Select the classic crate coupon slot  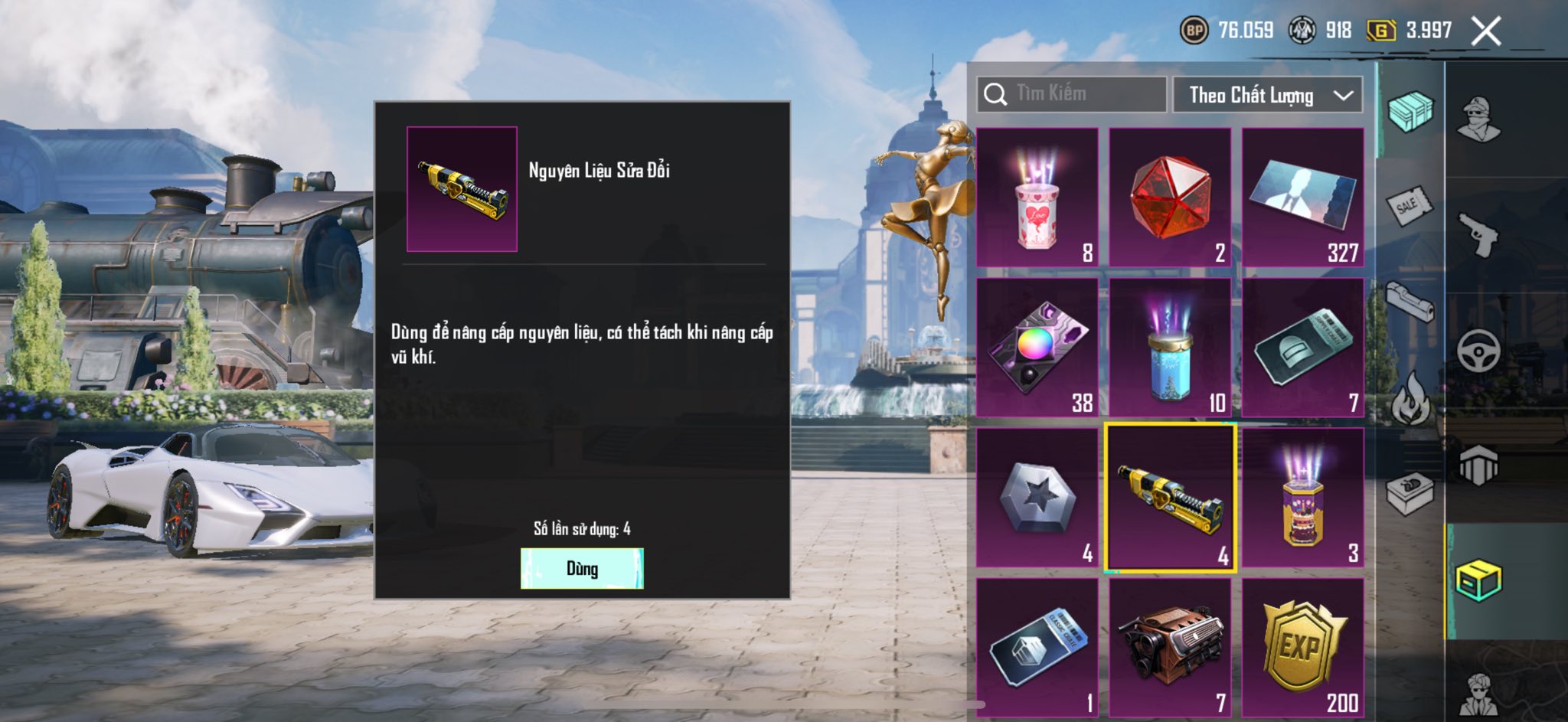tap(1037, 648)
